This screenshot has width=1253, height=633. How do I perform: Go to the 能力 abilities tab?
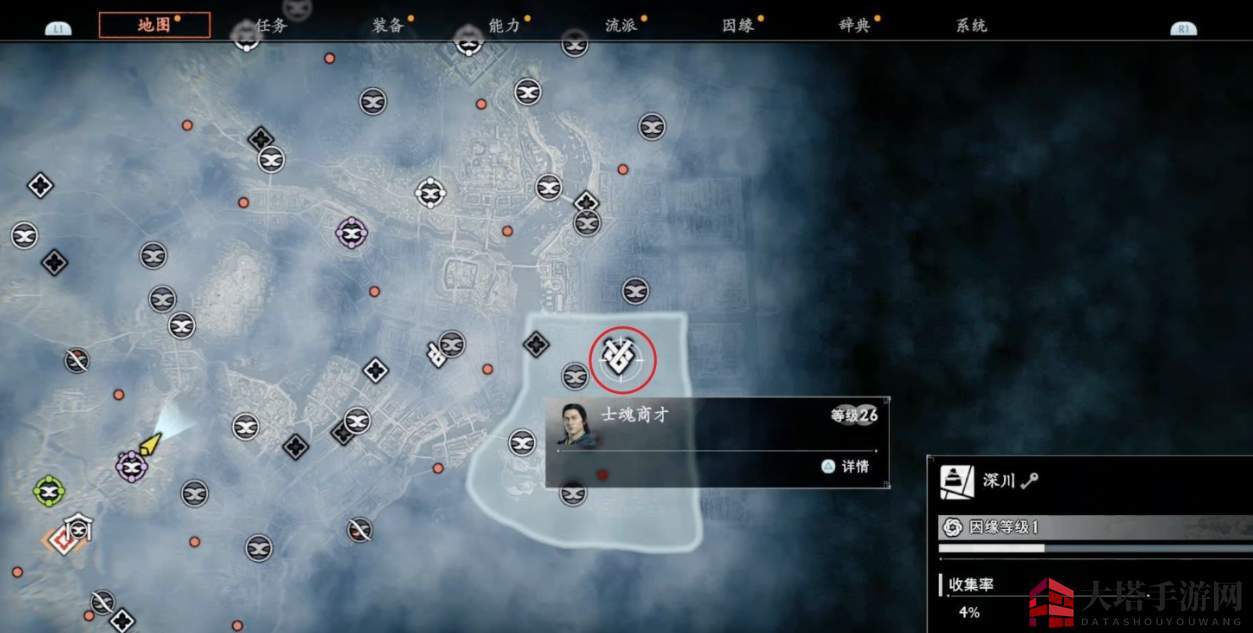[505, 26]
